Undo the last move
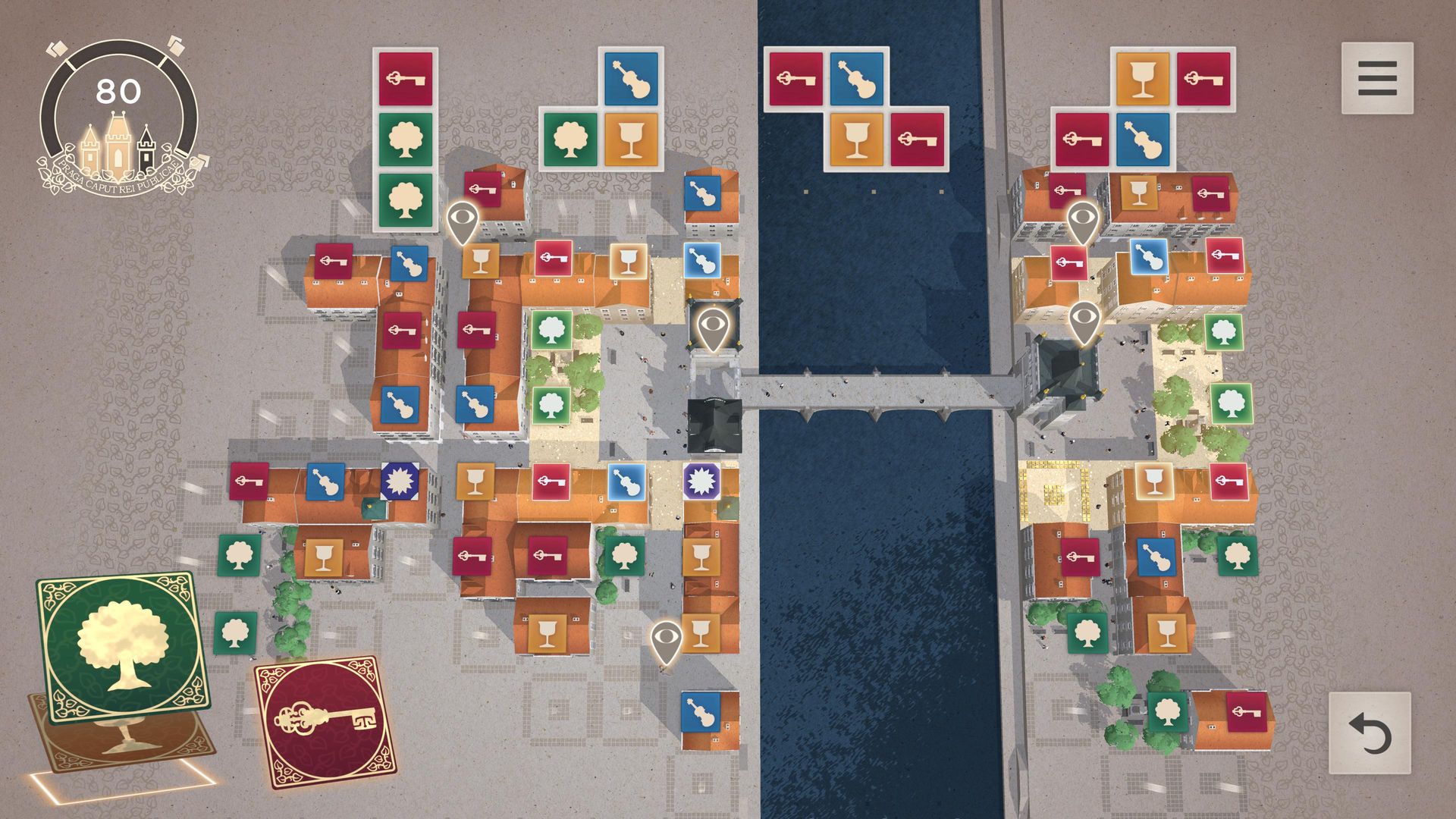This screenshot has width=1456, height=819. tap(1370, 733)
